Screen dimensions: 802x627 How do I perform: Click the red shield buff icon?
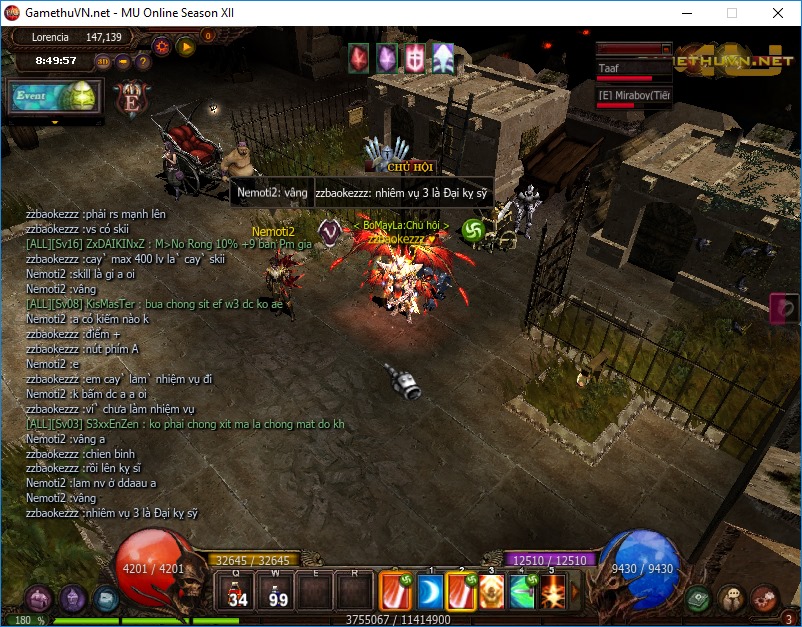click(414, 58)
